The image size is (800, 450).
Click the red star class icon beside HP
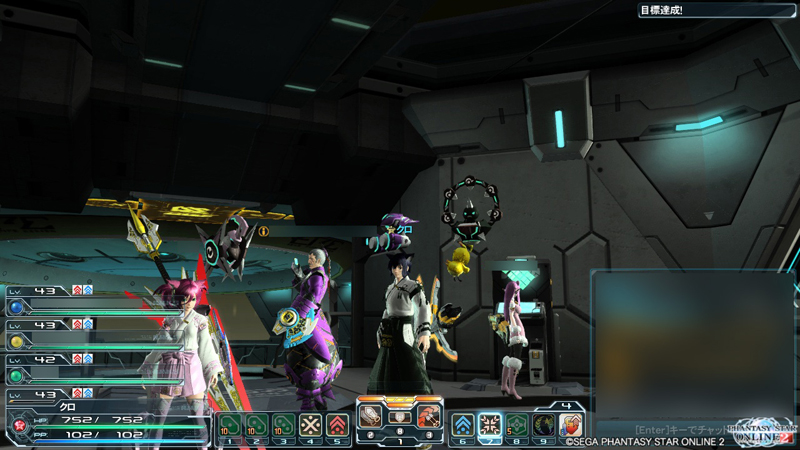(x=18, y=425)
